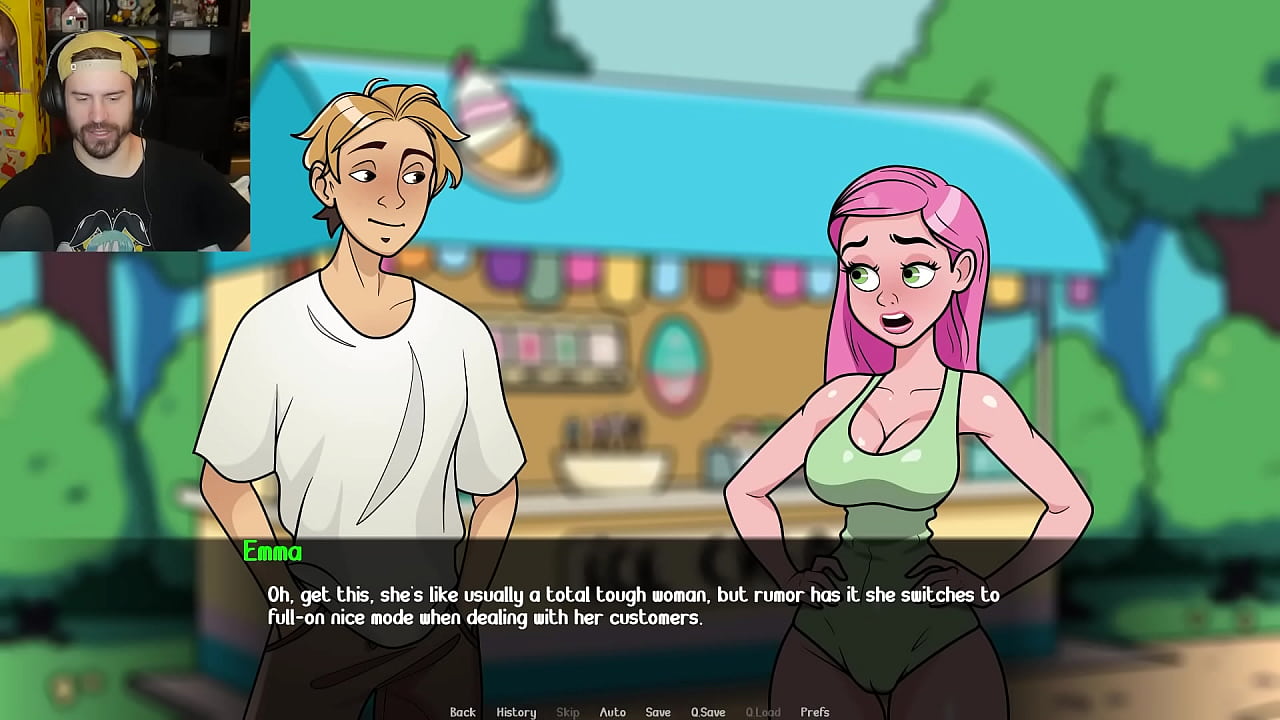Viewport: 1280px width, 720px height.
Task: Go back to the previous dialogue line
Action: click(462, 712)
